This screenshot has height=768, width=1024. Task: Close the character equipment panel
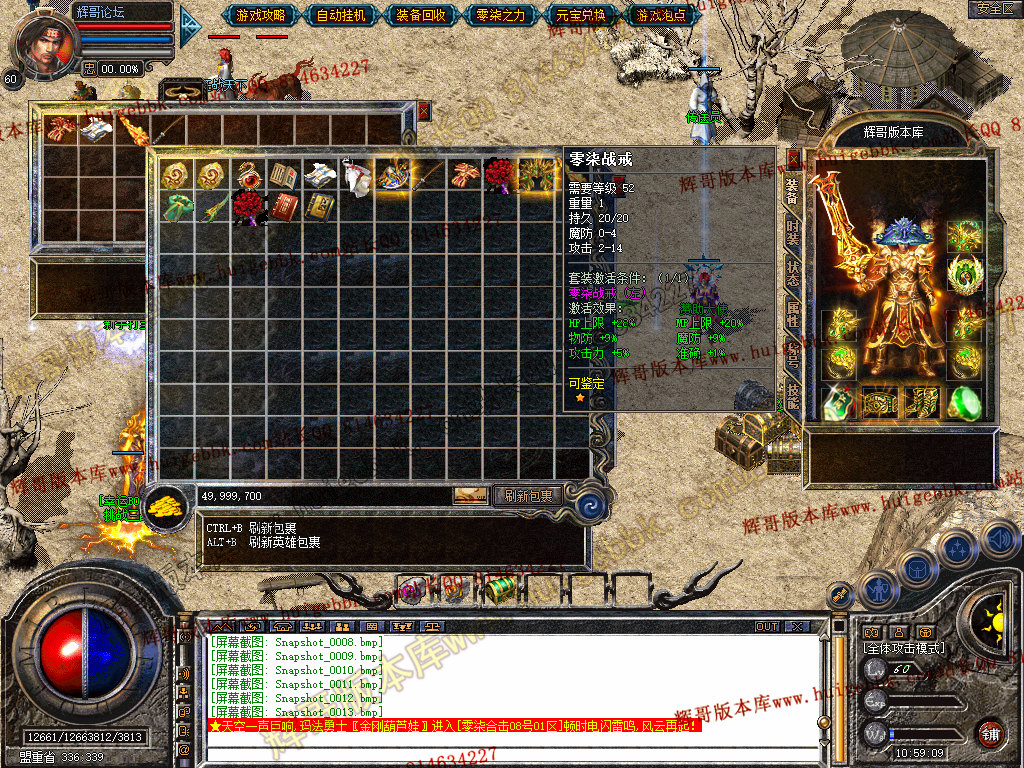click(794, 159)
